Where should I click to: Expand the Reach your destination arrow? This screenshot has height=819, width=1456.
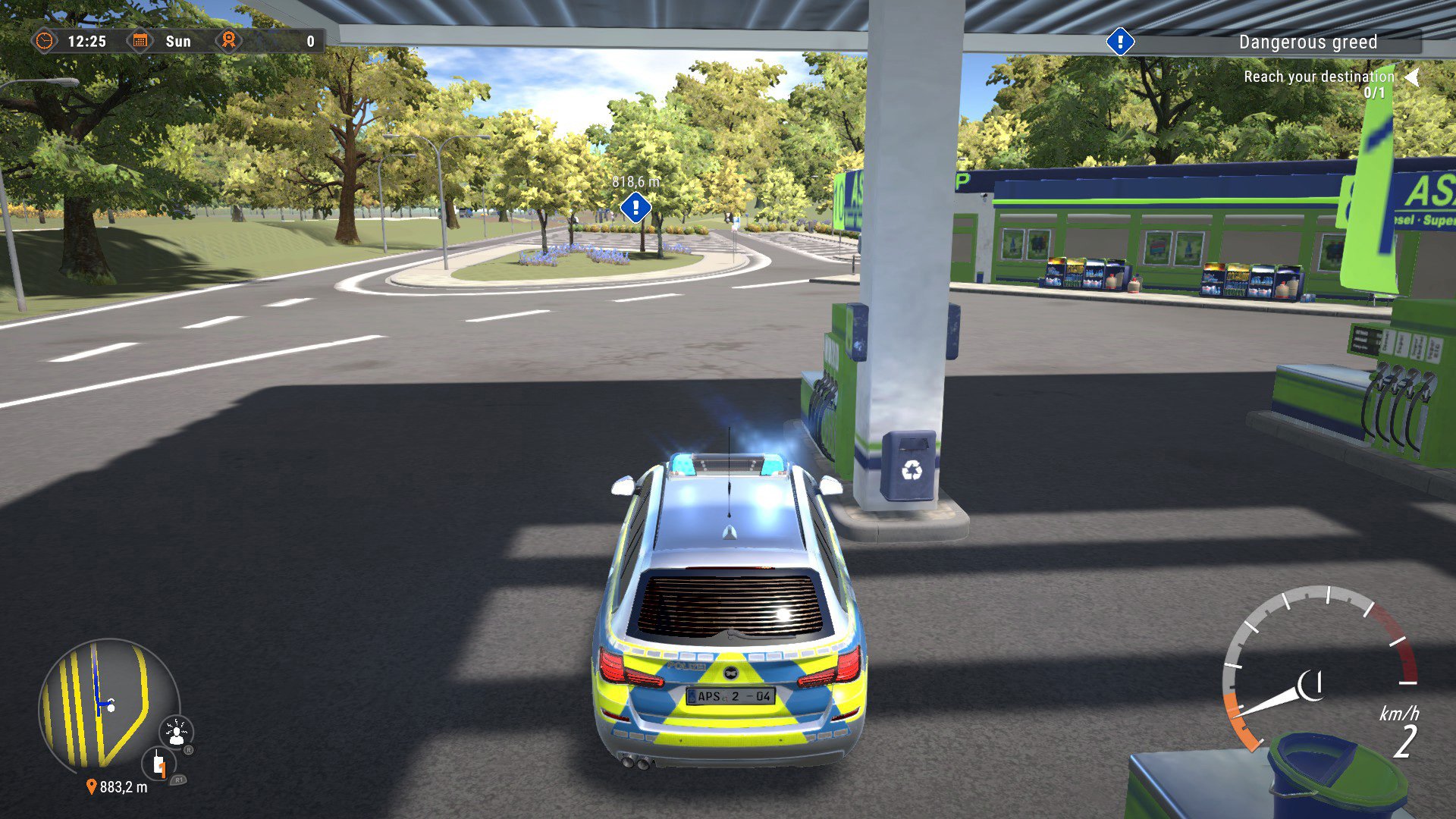coord(1412,76)
